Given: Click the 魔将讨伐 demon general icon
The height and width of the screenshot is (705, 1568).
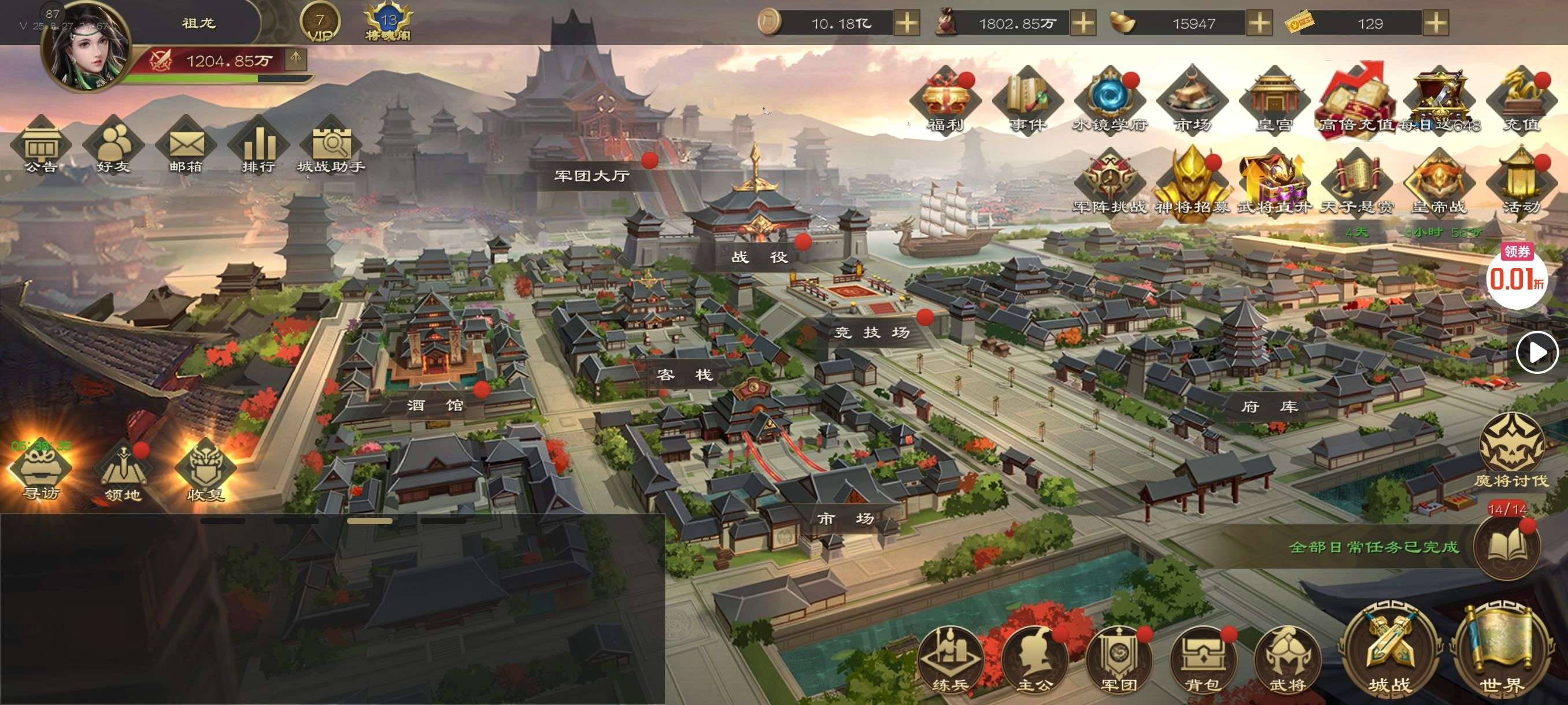Looking at the screenshot, I should click(x=1511, y=450).
